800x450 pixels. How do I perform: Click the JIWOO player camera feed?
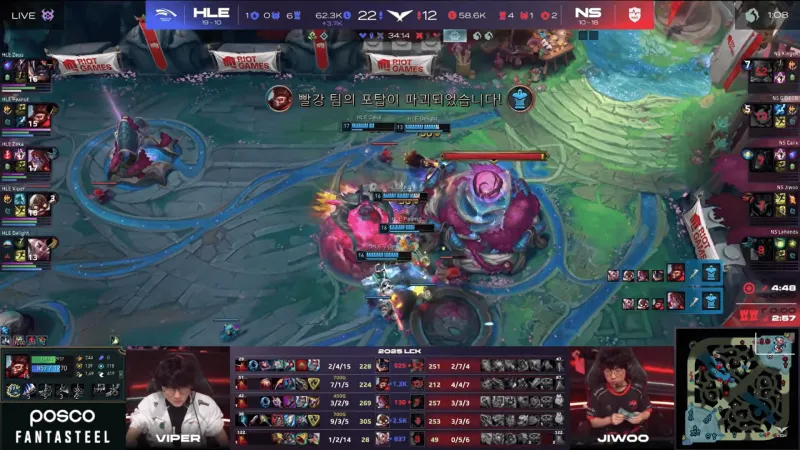(622, 395)
